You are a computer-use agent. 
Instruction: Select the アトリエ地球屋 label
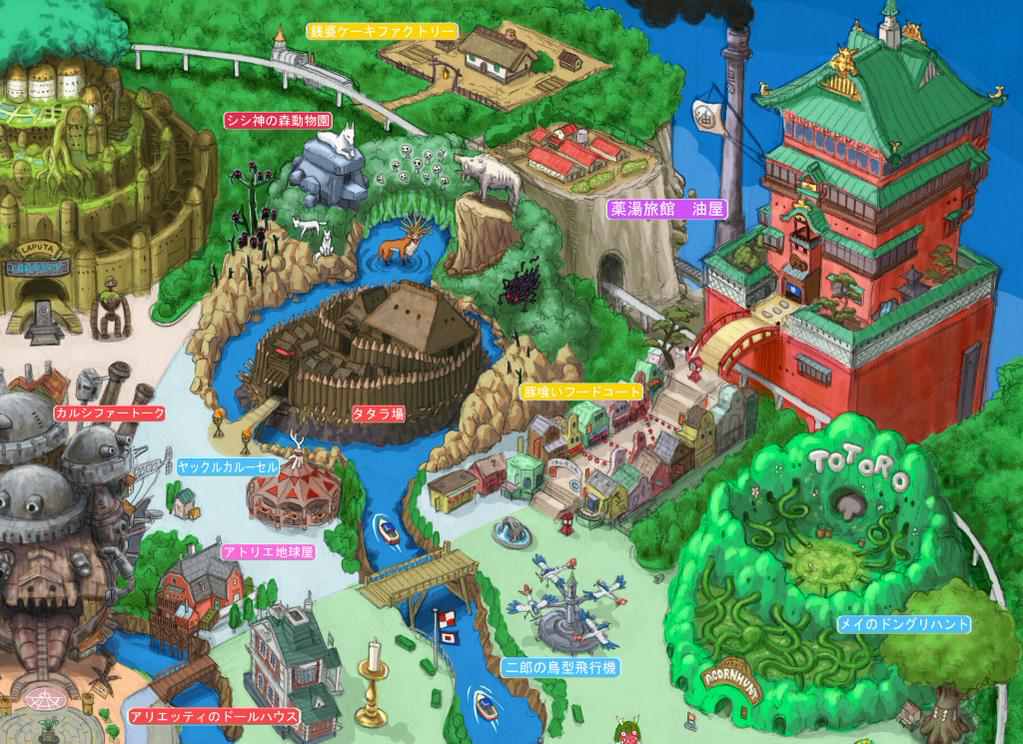click(267, 551)
